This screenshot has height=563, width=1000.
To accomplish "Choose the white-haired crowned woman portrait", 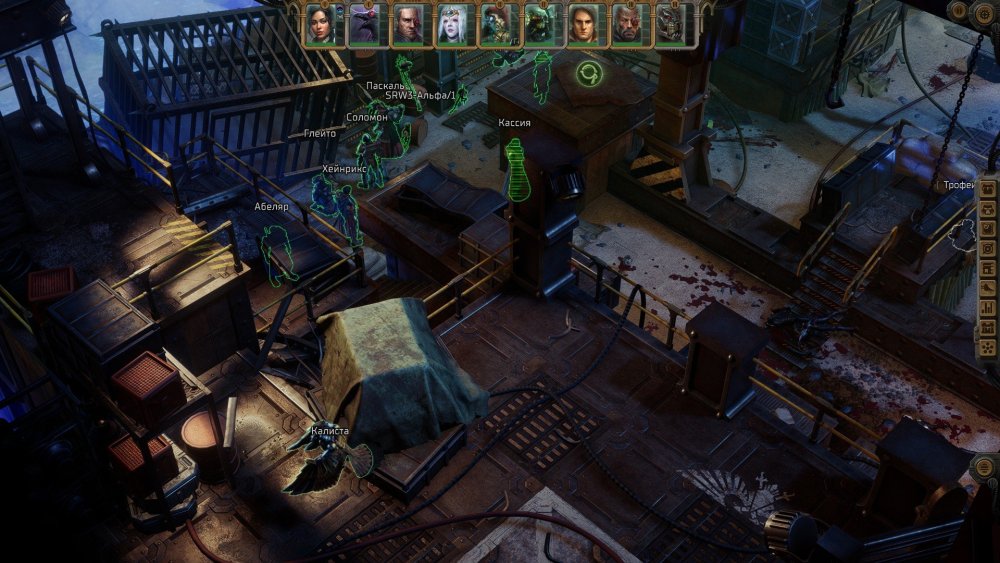I will [451, 24].
